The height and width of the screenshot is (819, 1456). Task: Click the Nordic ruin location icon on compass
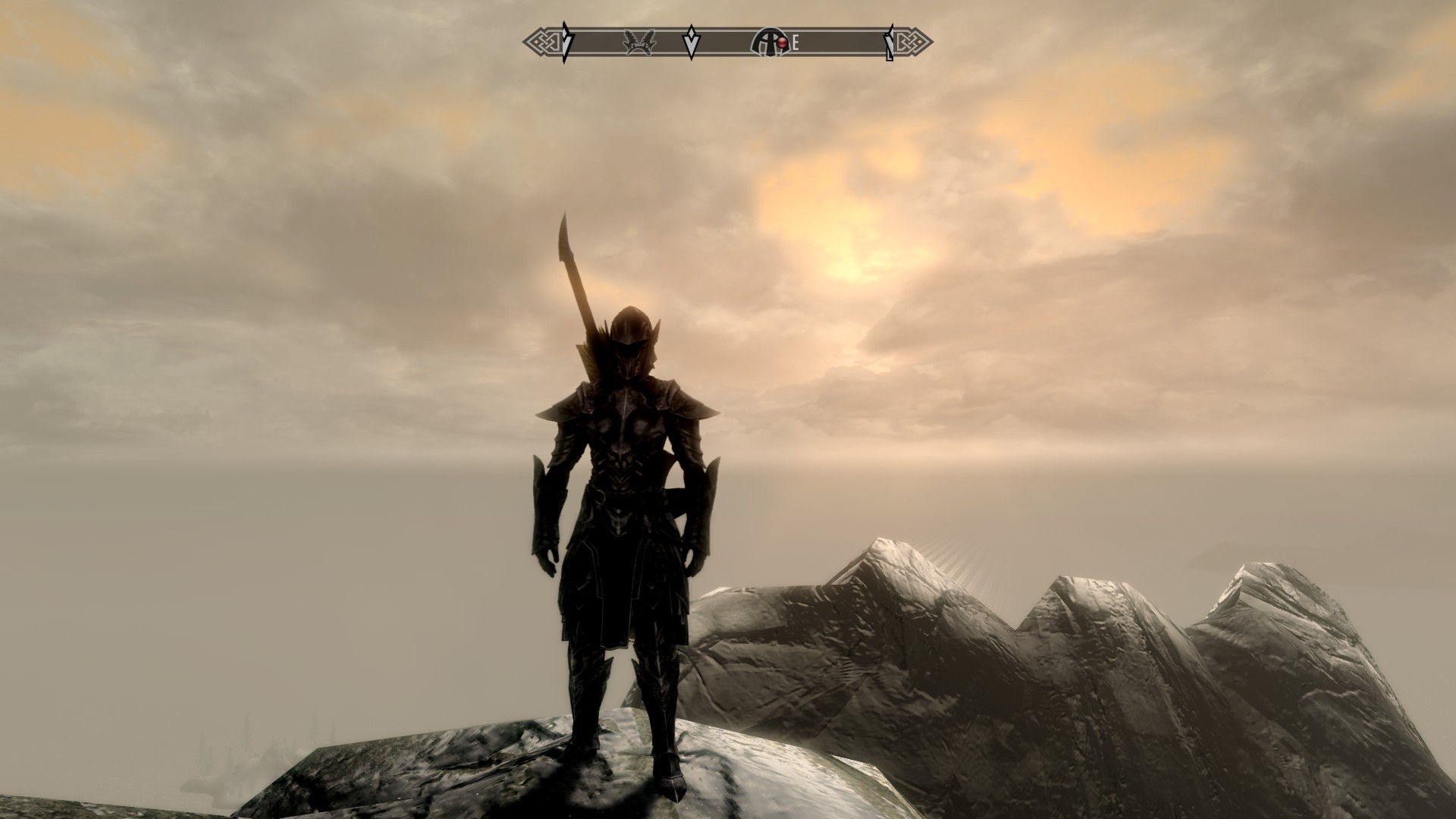pos(767,42)
